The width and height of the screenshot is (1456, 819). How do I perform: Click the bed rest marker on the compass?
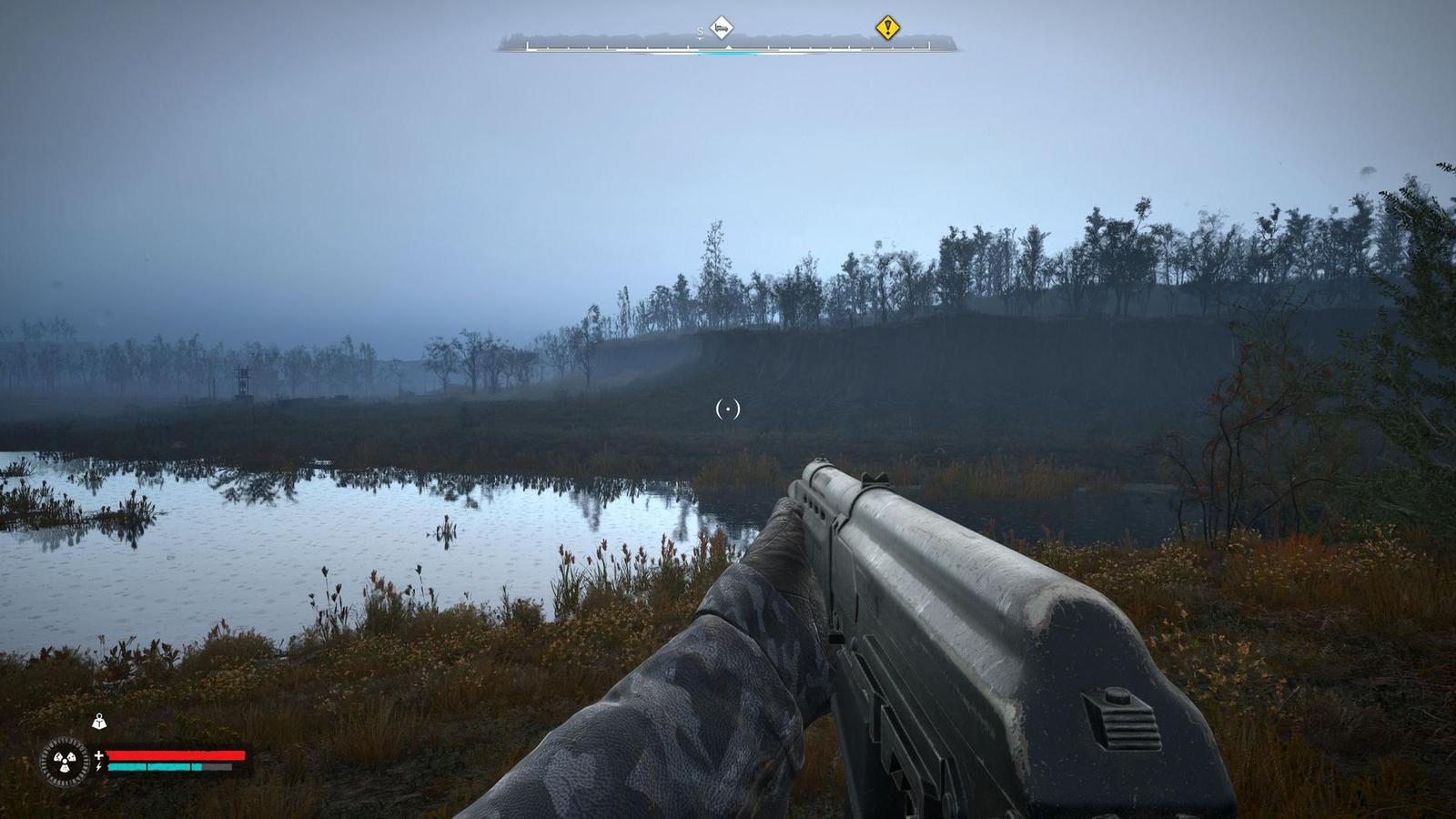click(x=723, y=28)
